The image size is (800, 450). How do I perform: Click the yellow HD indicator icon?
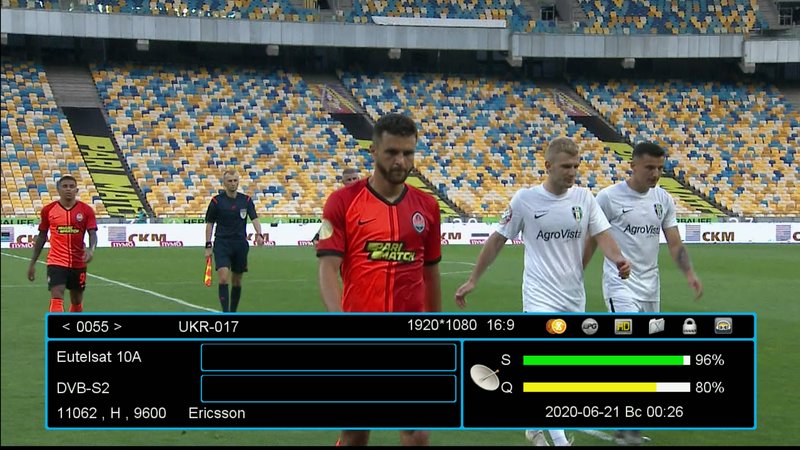(623, 326)
